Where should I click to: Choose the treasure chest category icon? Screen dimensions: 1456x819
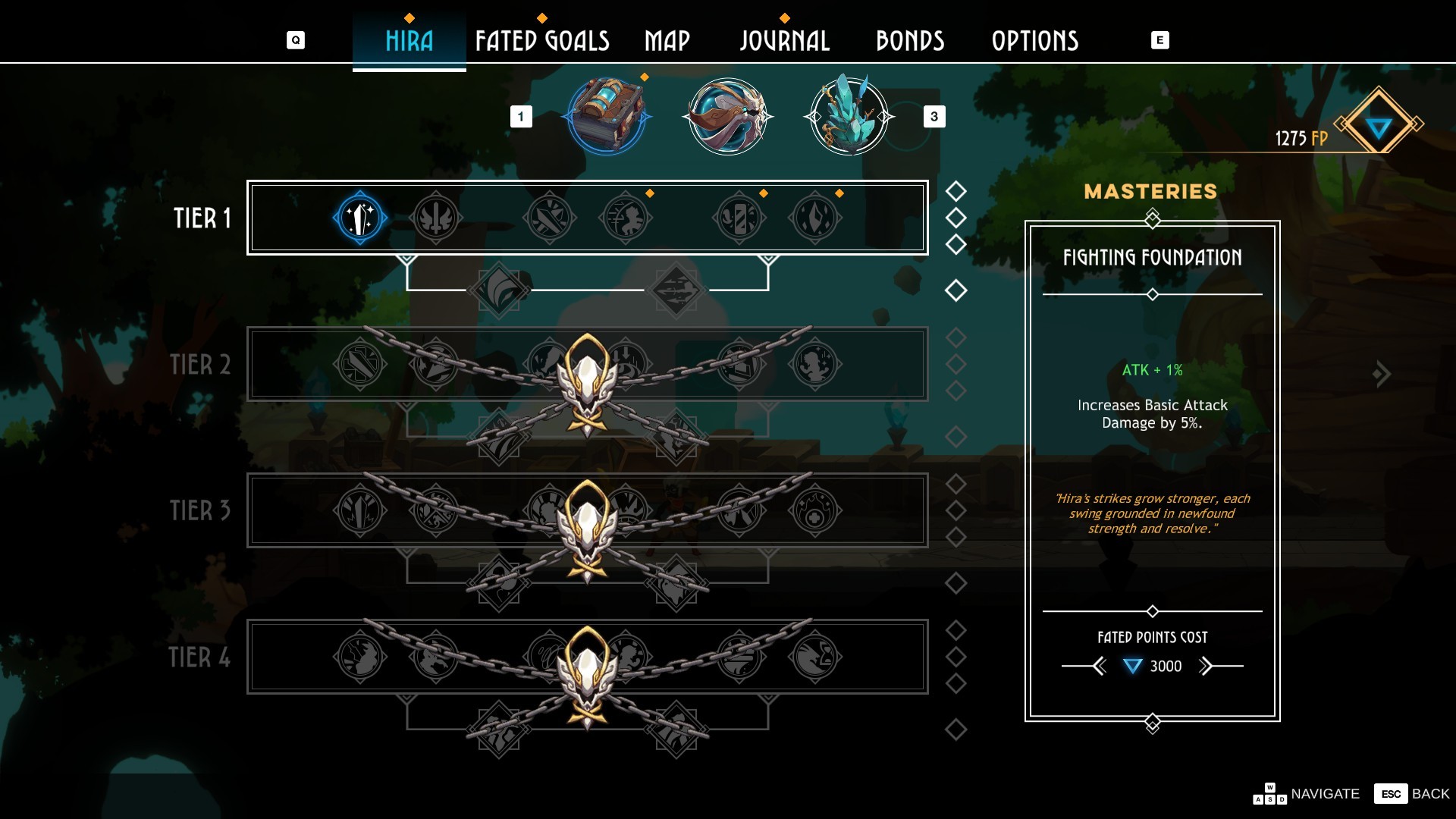pyautogui.click(x=607, y=117)
